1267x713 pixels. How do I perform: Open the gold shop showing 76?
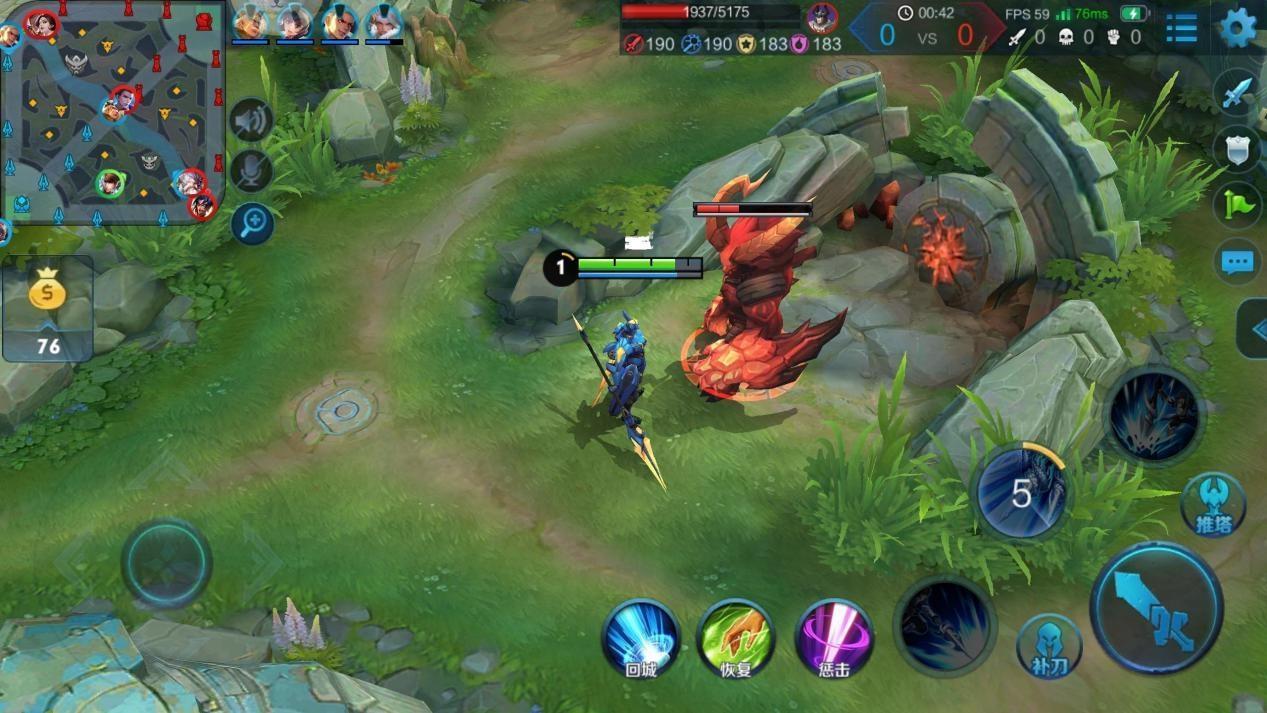[x=48, y=308]
